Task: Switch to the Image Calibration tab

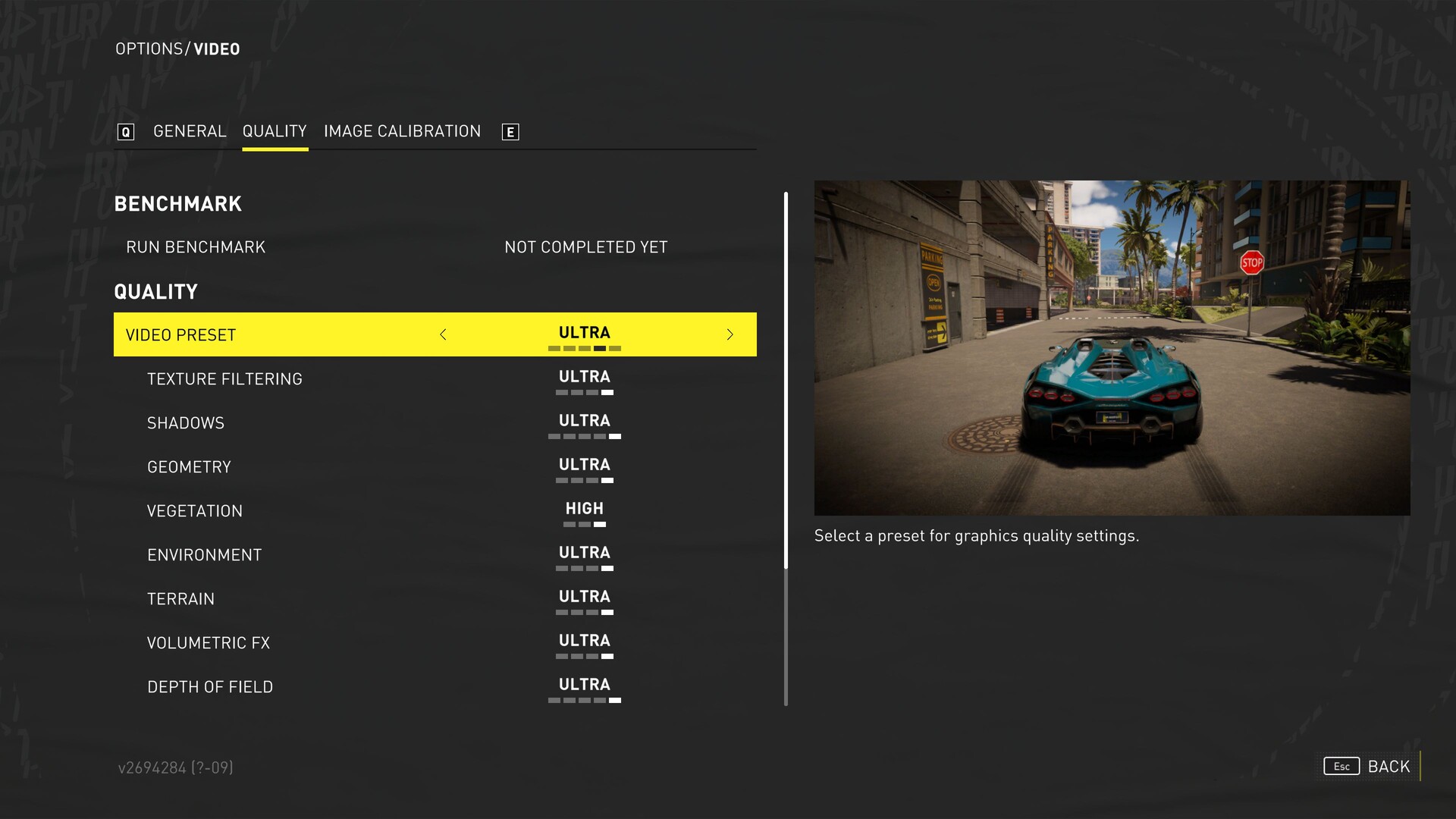Action: point(402,131)
